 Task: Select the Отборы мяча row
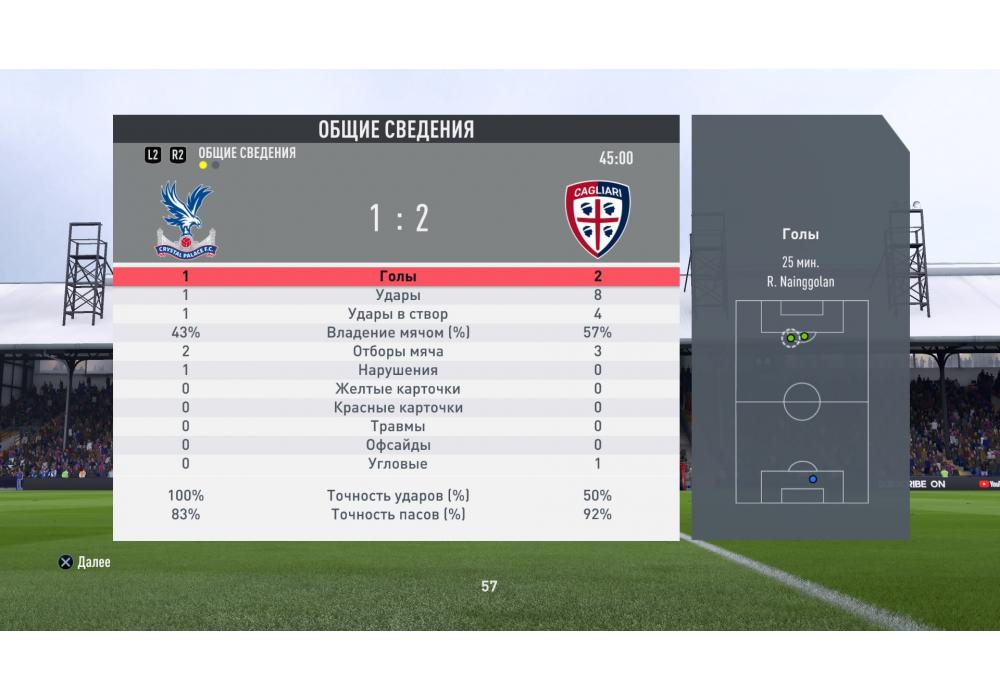[397, 352]
